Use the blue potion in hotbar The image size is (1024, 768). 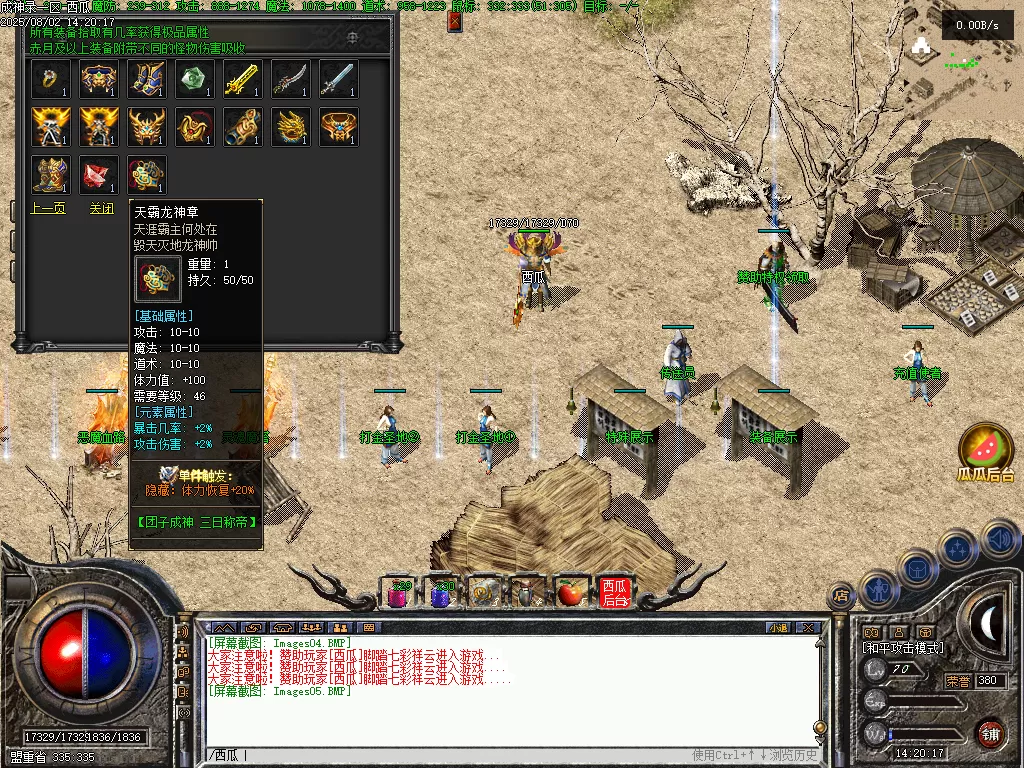point(442,593)
